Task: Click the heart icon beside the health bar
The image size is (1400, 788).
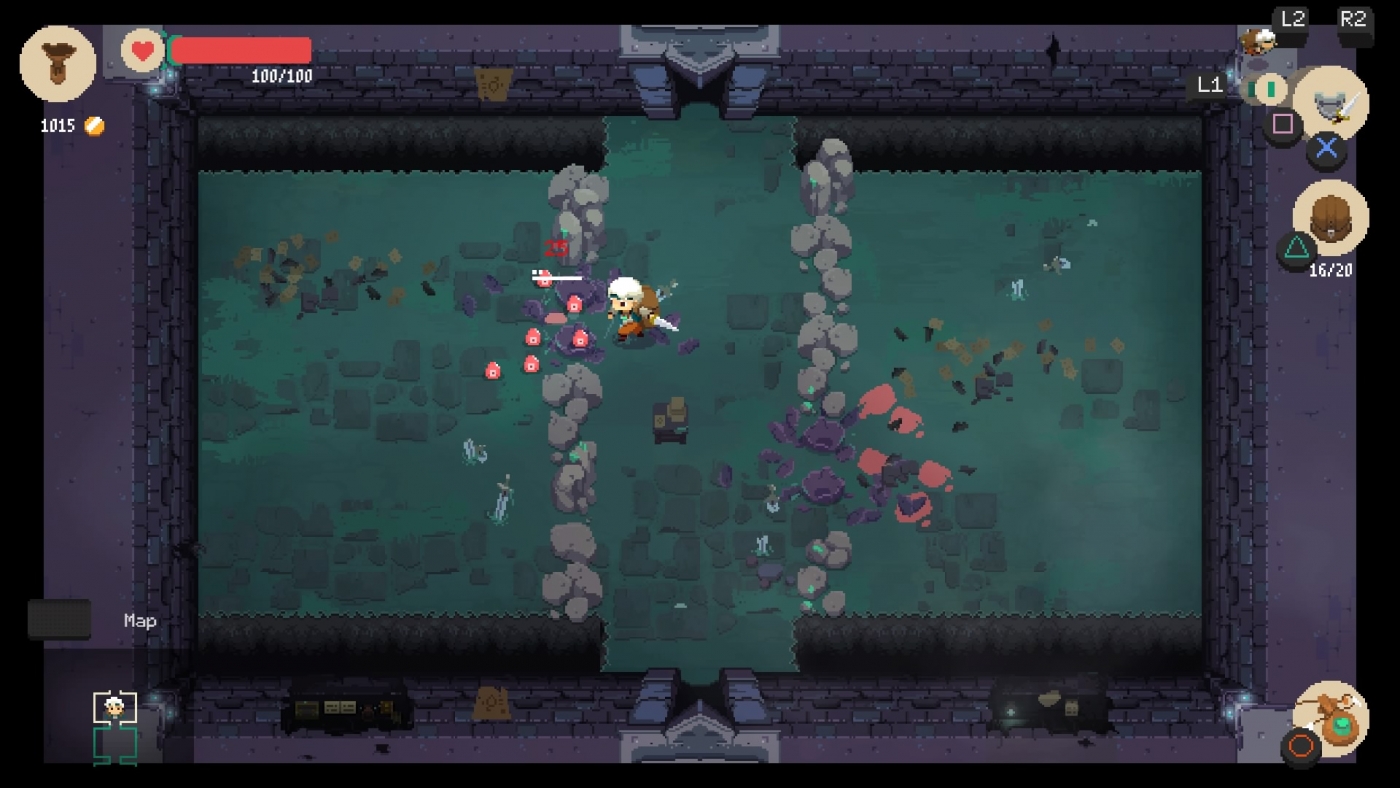Action: click(x=141, y=50)
